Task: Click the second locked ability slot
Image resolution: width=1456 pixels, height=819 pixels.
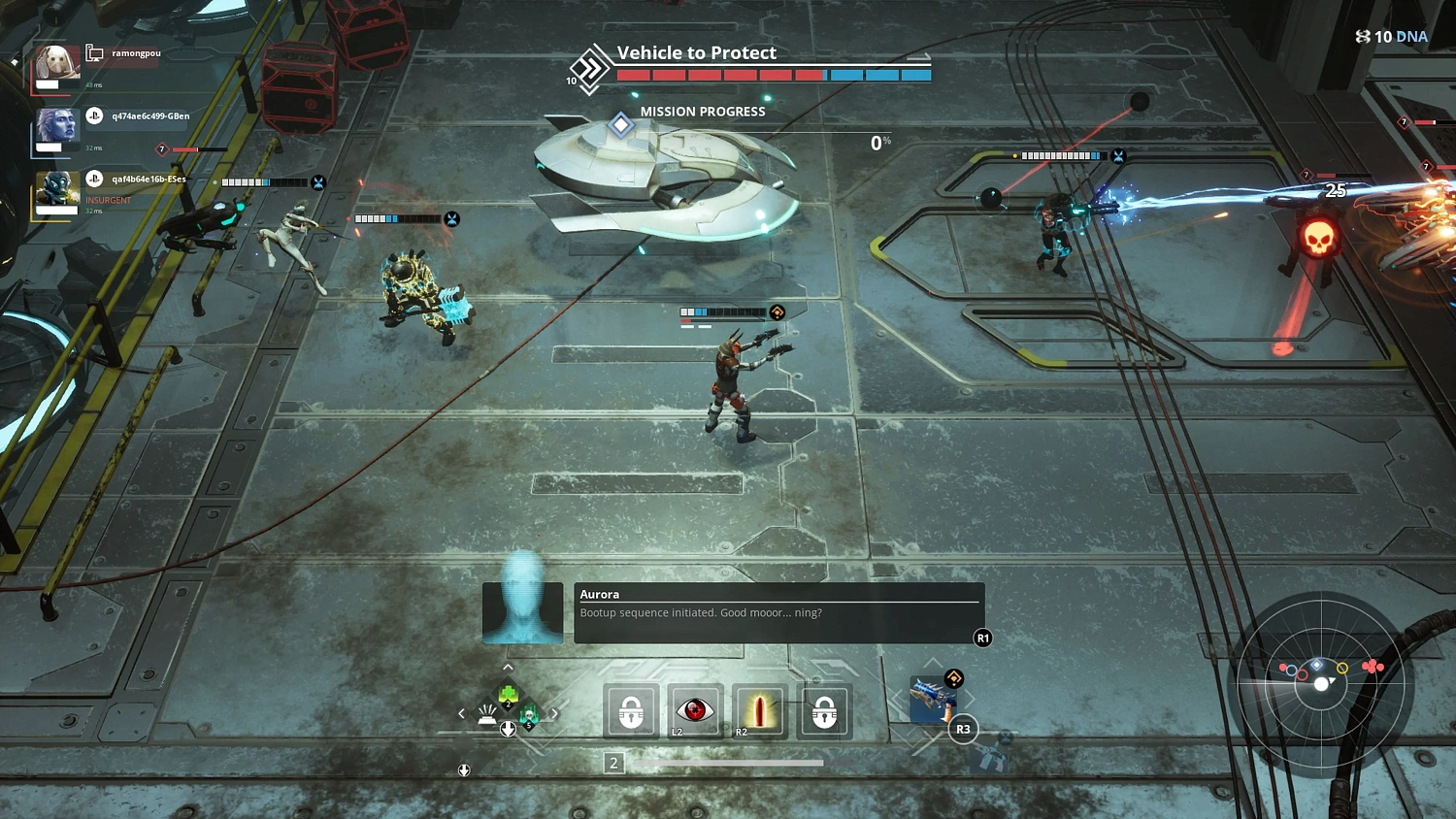Action: 824,711
